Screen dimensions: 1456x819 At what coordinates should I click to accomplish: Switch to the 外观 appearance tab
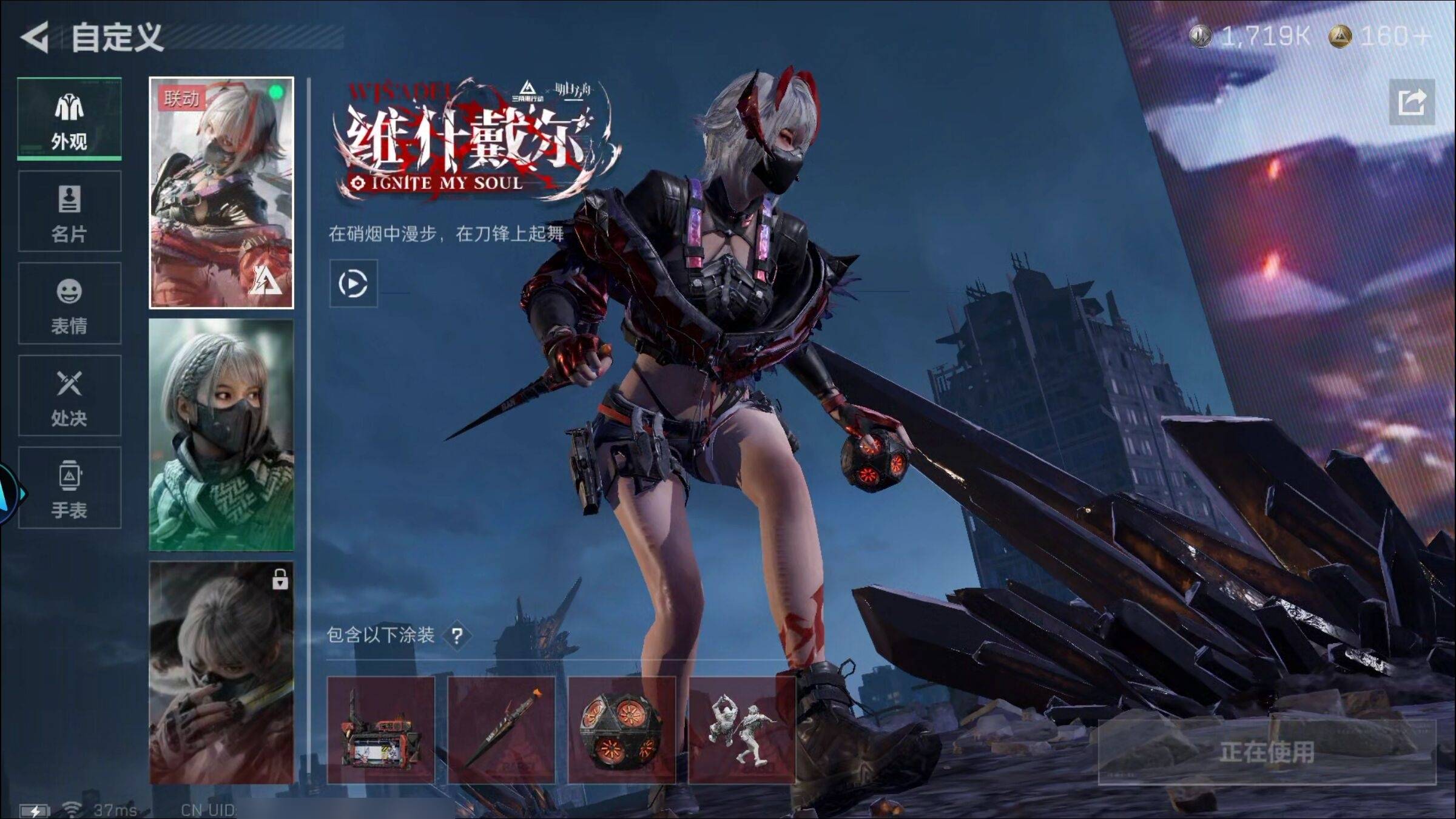coord(69,120)
